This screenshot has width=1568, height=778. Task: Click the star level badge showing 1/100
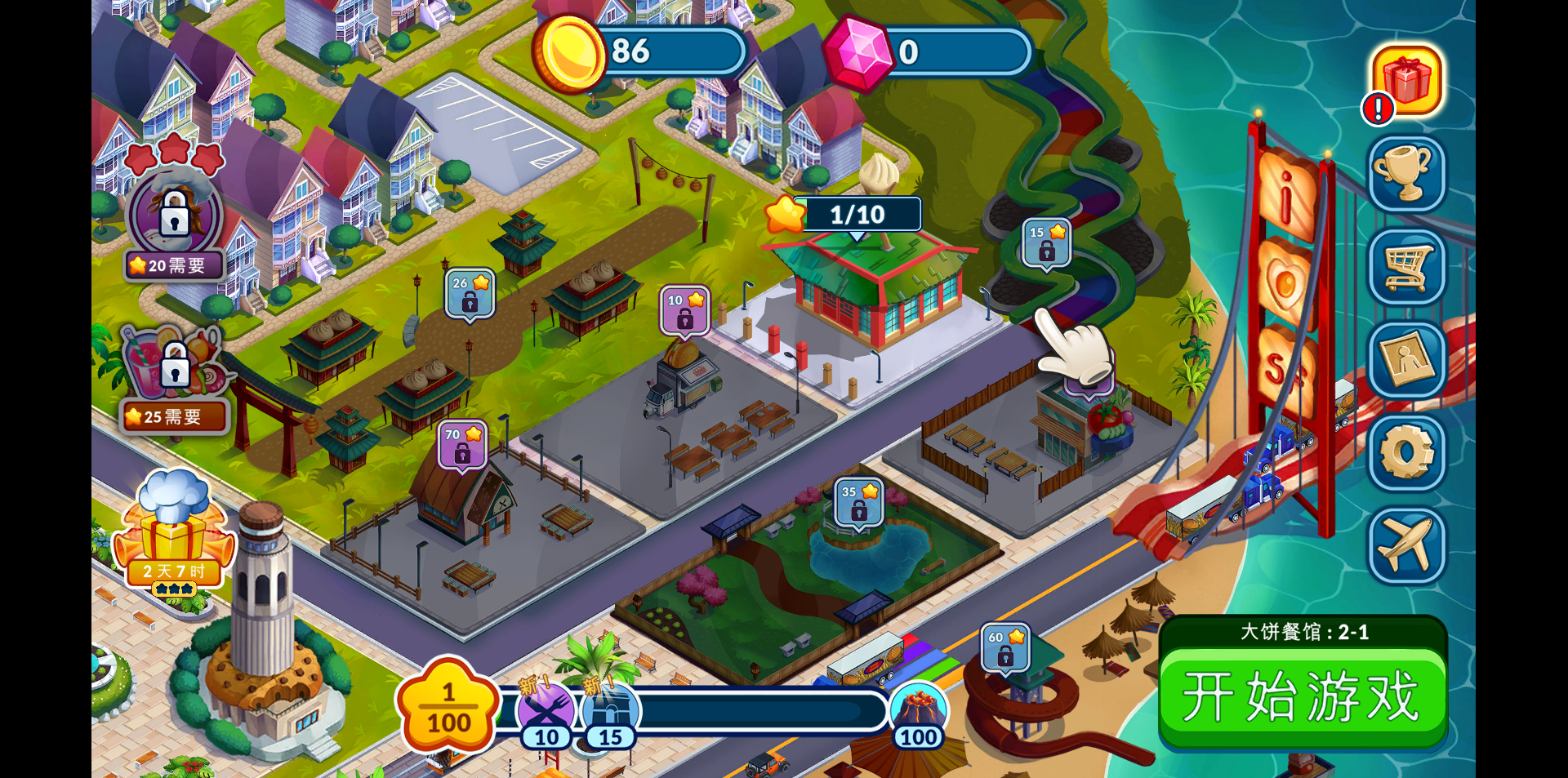pyautogui.click(x=448, y=708)
